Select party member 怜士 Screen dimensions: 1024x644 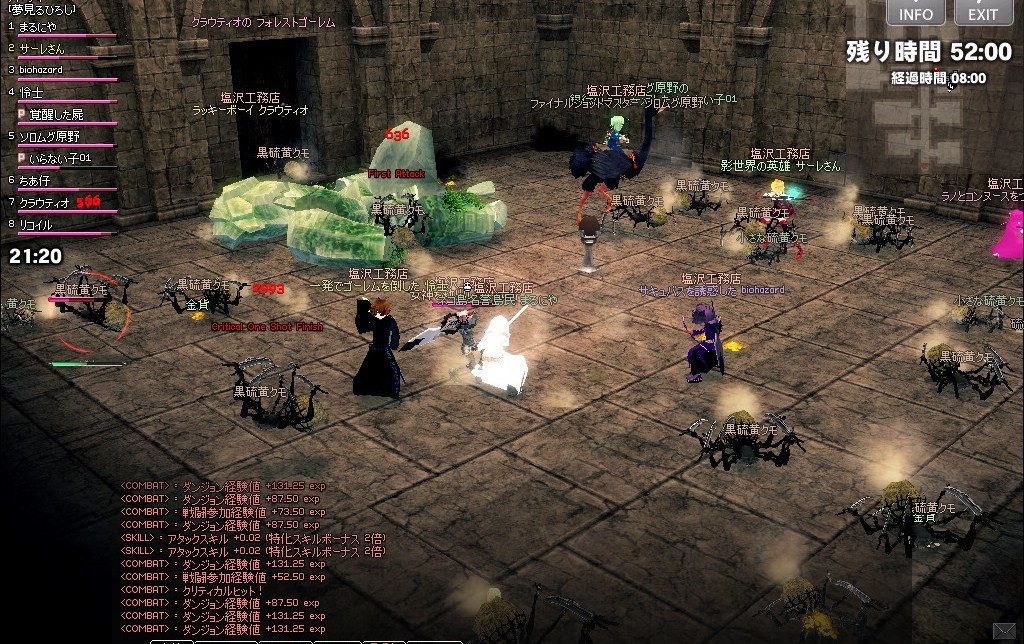point(33,92)
